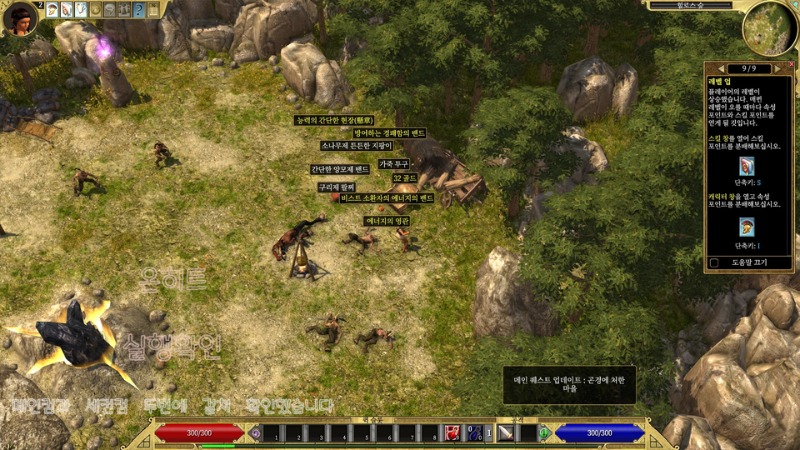Open the circular minimap
Image resolution: width=800 pixels, height=450 pixels.
770,28
